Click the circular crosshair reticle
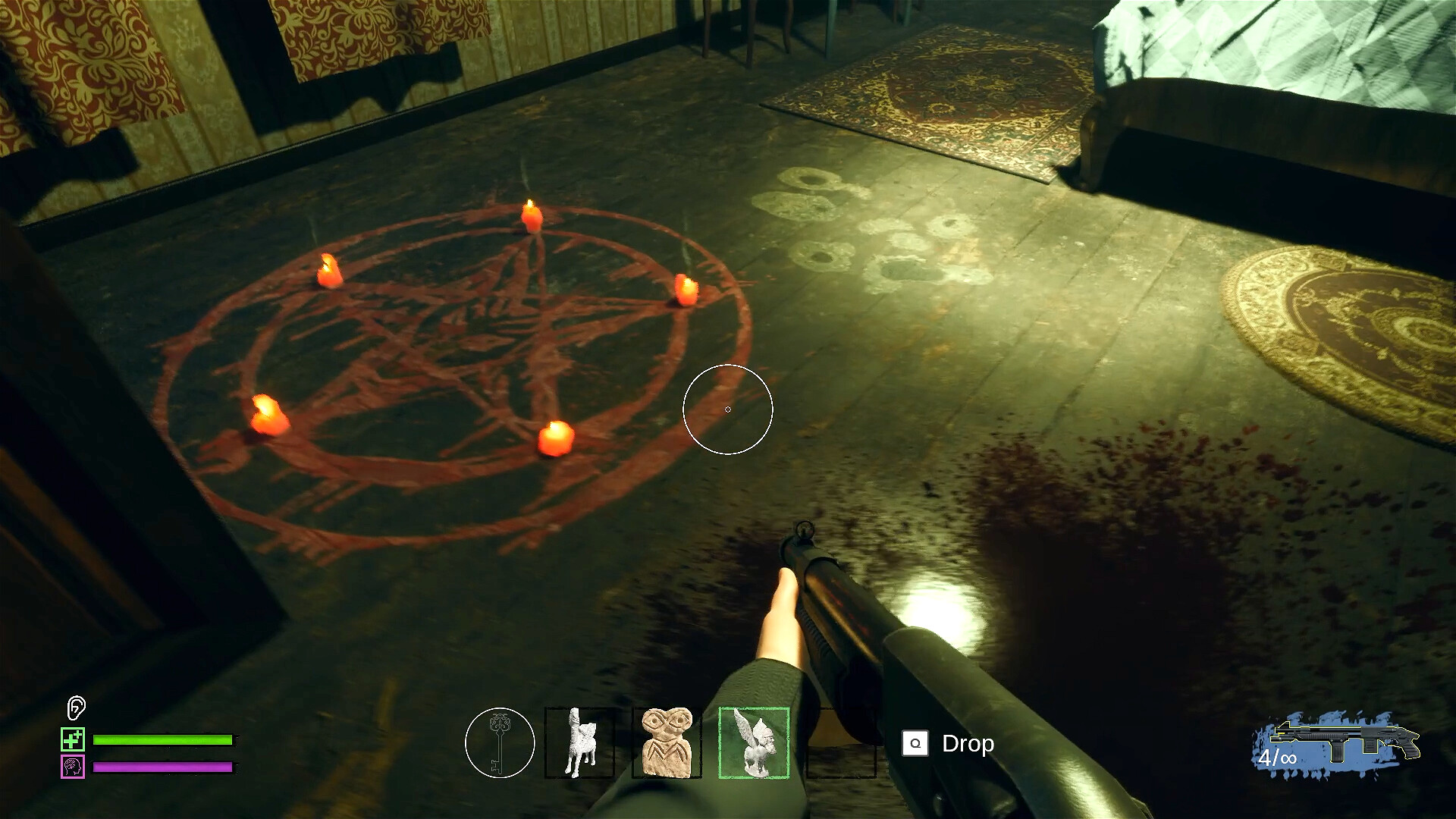1456x819 pixels. [x=728, y=409]
